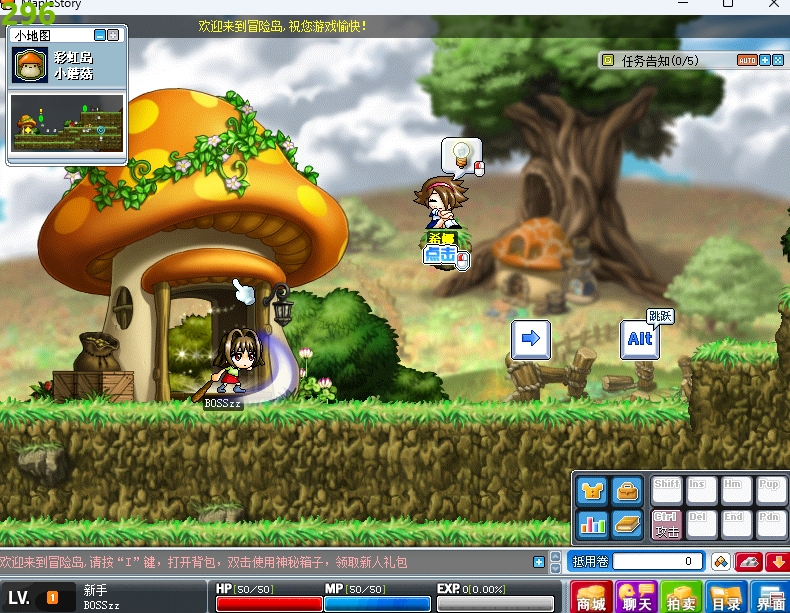Open the 目录 menu
The width and height of the screenshot is (790, 613).
725,597
